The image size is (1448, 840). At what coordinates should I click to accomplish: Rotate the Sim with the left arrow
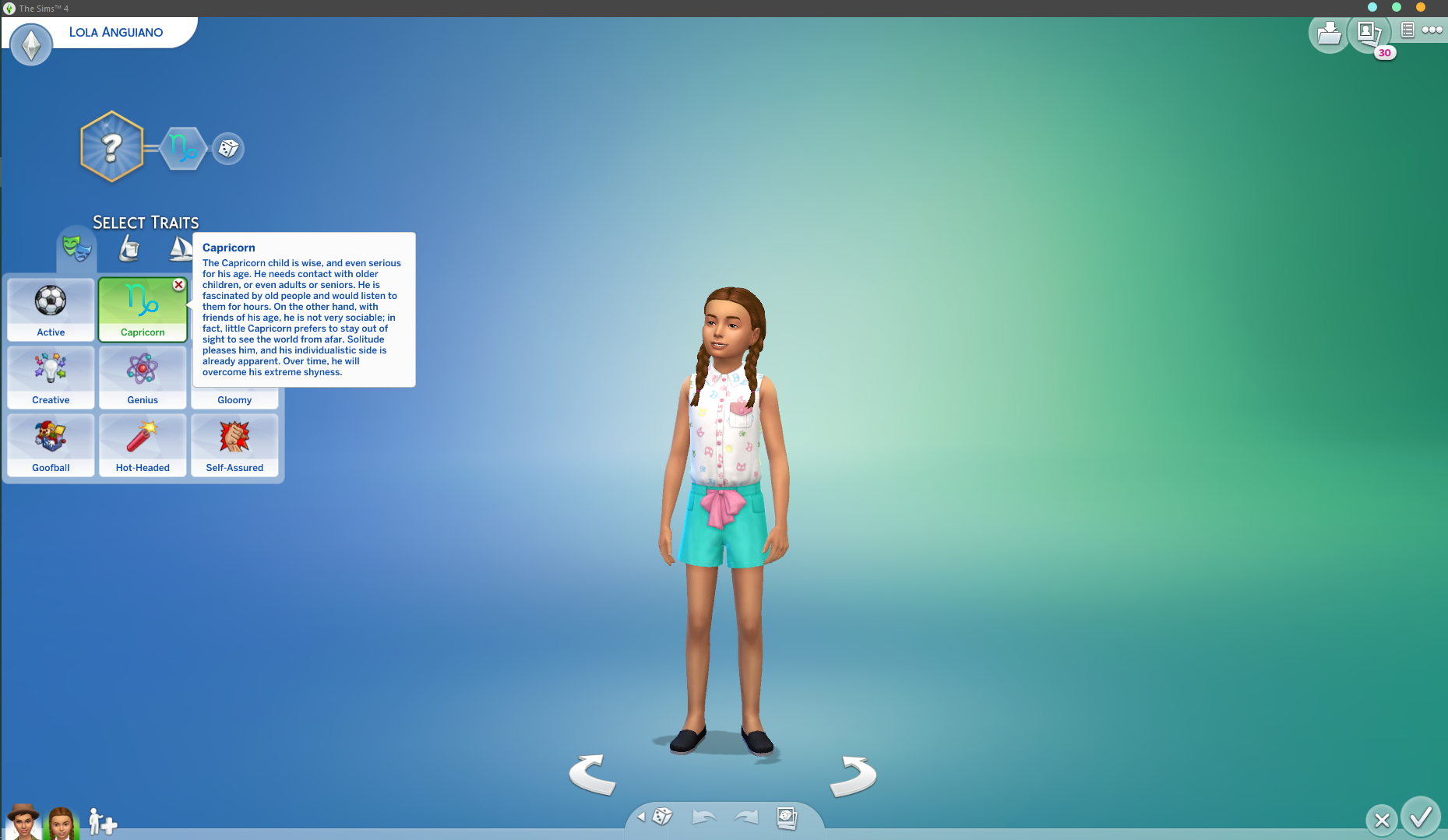click(593, 775)
